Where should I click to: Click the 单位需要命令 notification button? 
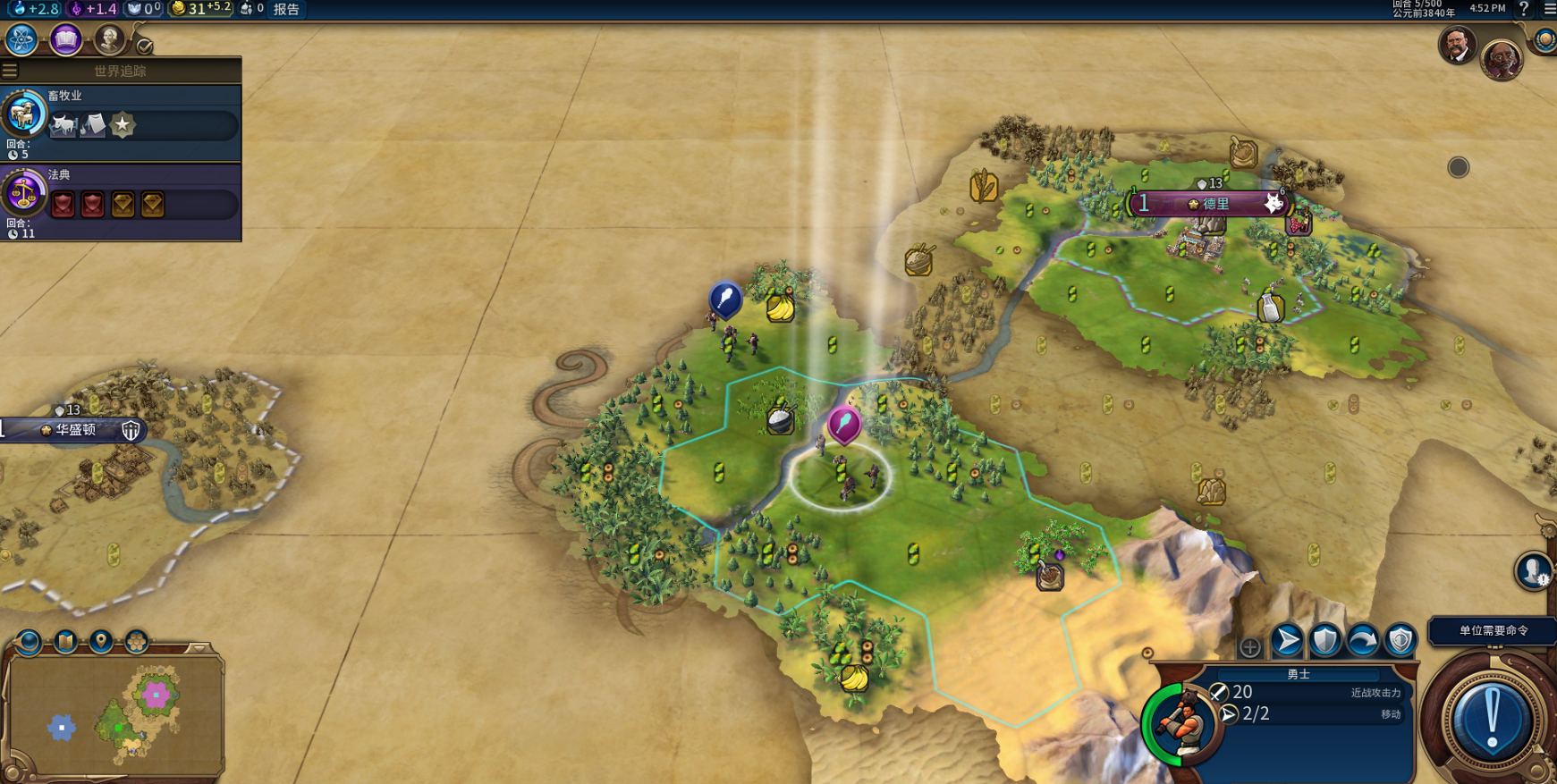tap(1493, 630)
